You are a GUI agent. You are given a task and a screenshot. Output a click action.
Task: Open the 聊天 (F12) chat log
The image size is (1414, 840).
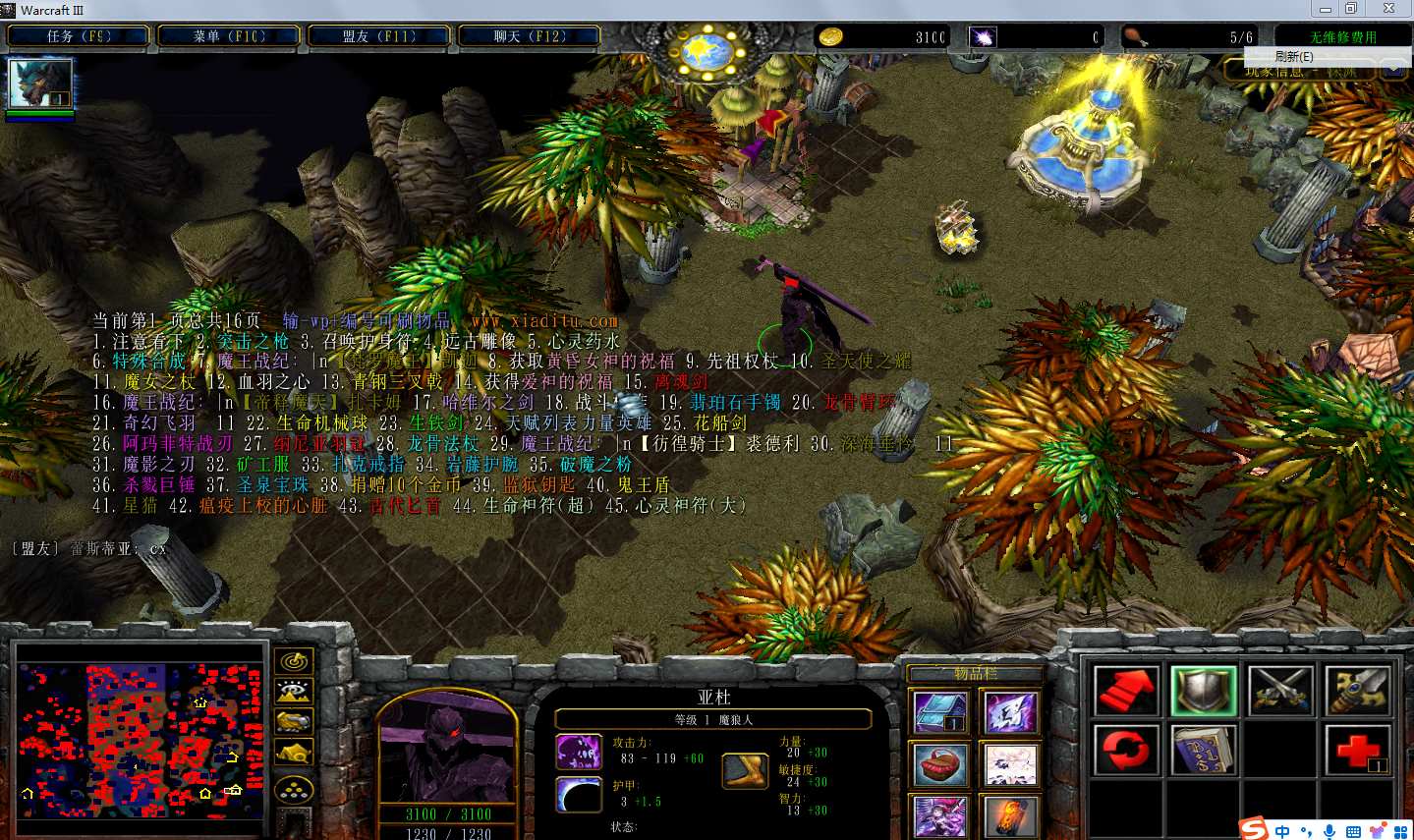529,36
